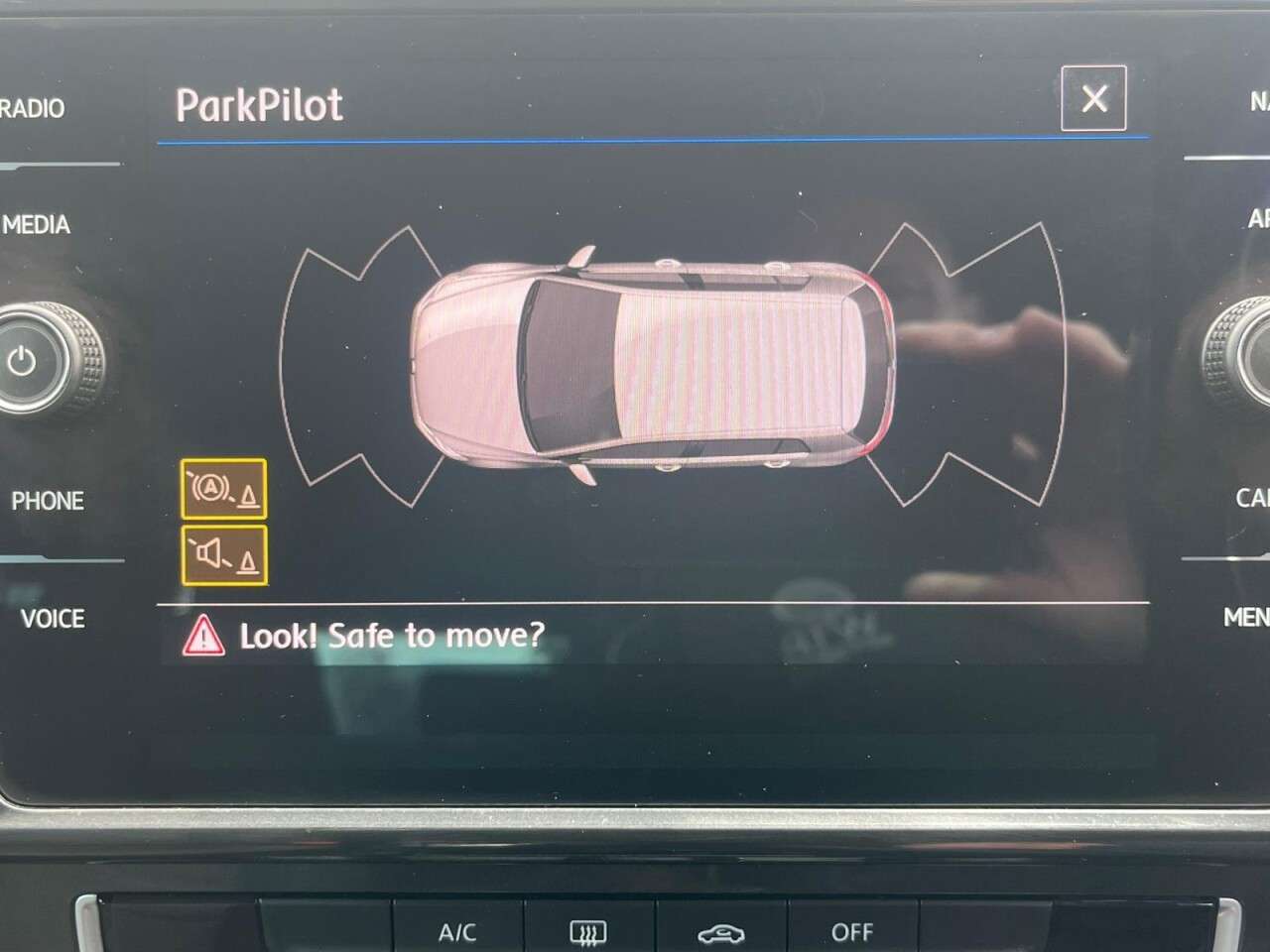This screenshot has height=952, width=1270.
Task: Enable A/C
Action: coord(455,930)
